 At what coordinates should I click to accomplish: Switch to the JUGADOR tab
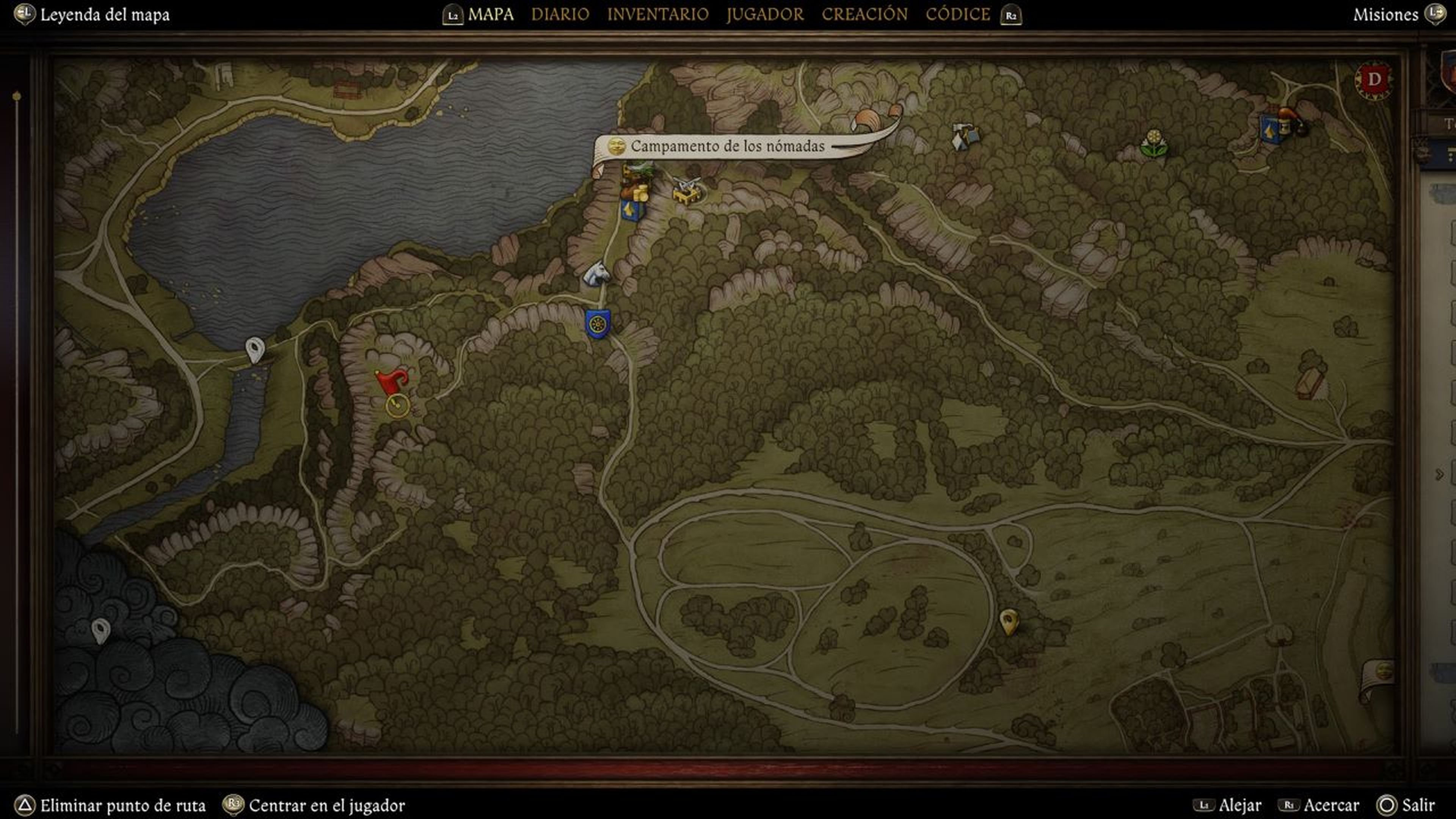(x=765, y=14)
